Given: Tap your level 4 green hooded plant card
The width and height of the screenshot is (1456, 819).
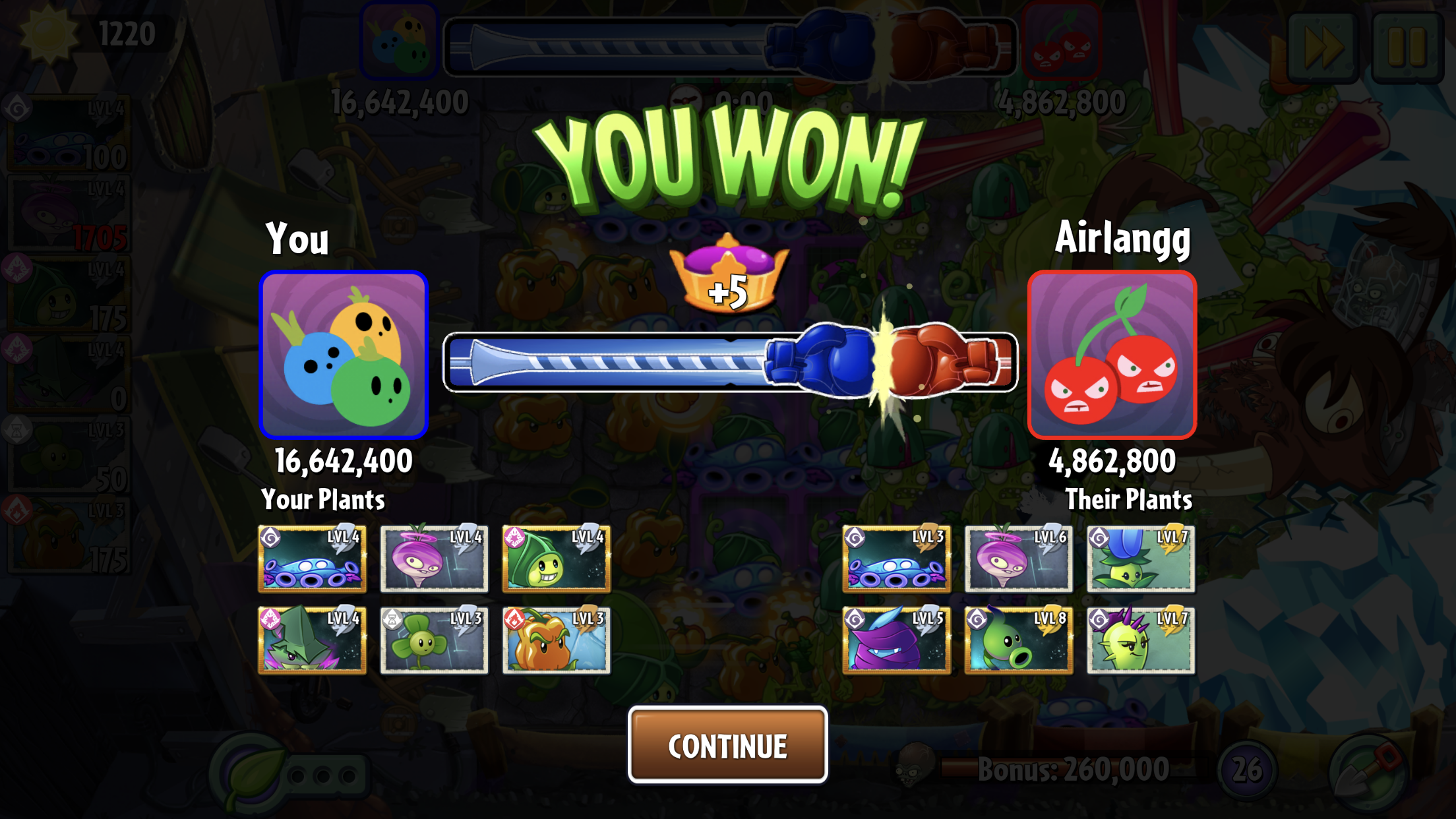Looking at the screenshot, I should (556, 559).
